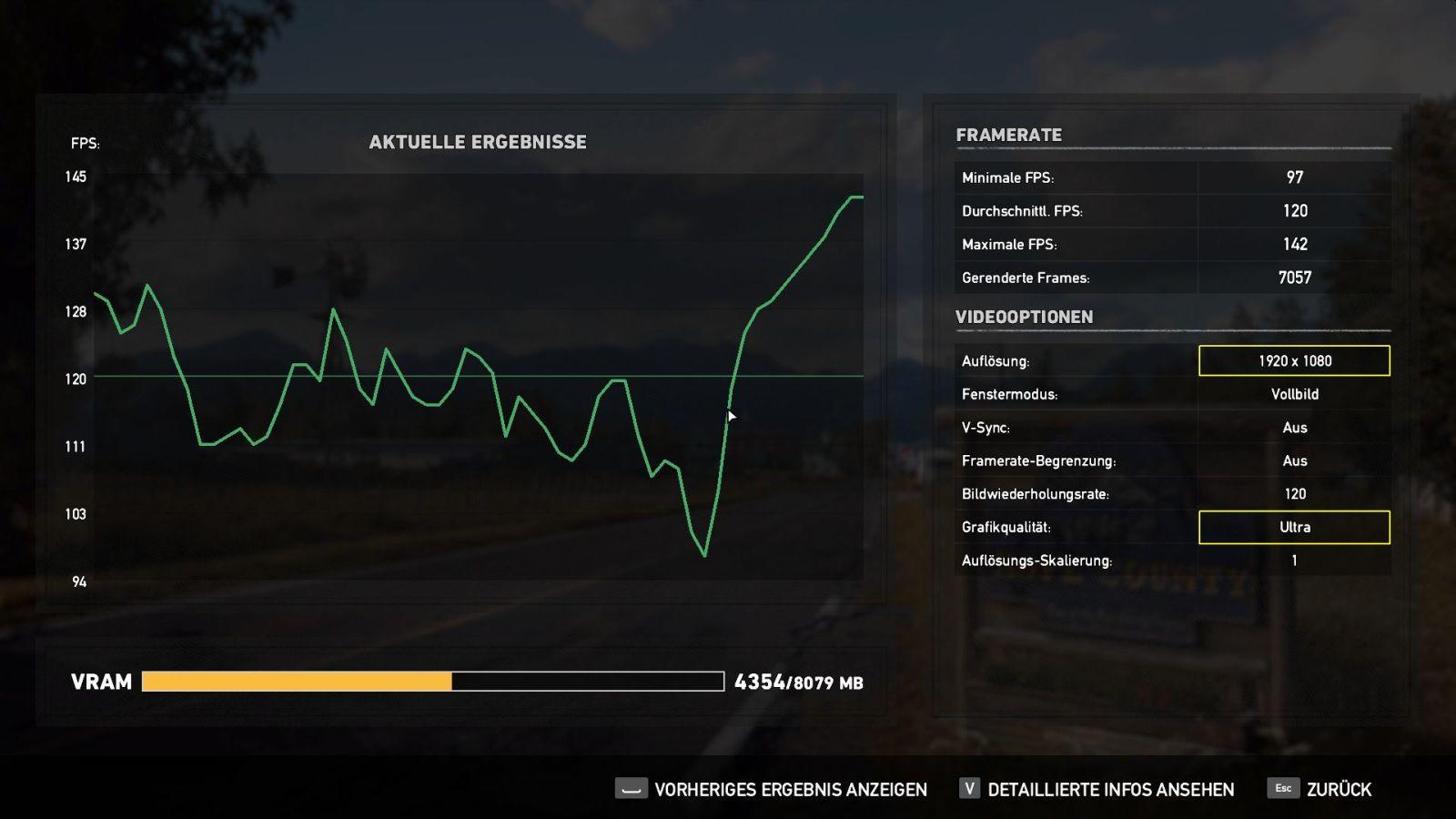Show the previous result (Vorheriges Ergebnis anzeigen)
The height and width of the screenshot is (819, 1456).
tap(772, 789)
